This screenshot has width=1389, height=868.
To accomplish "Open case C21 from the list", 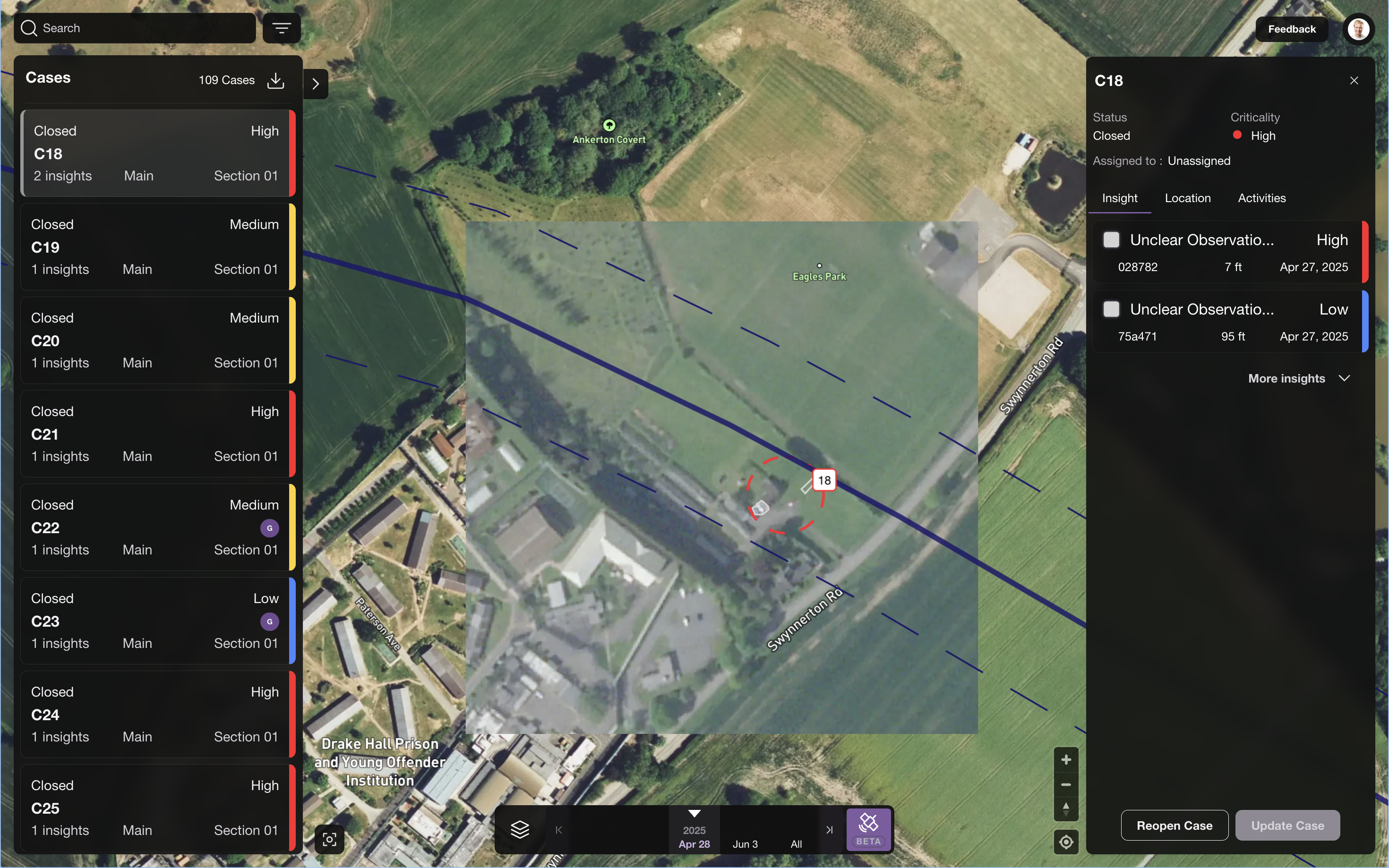I will (x=155, y=434).
